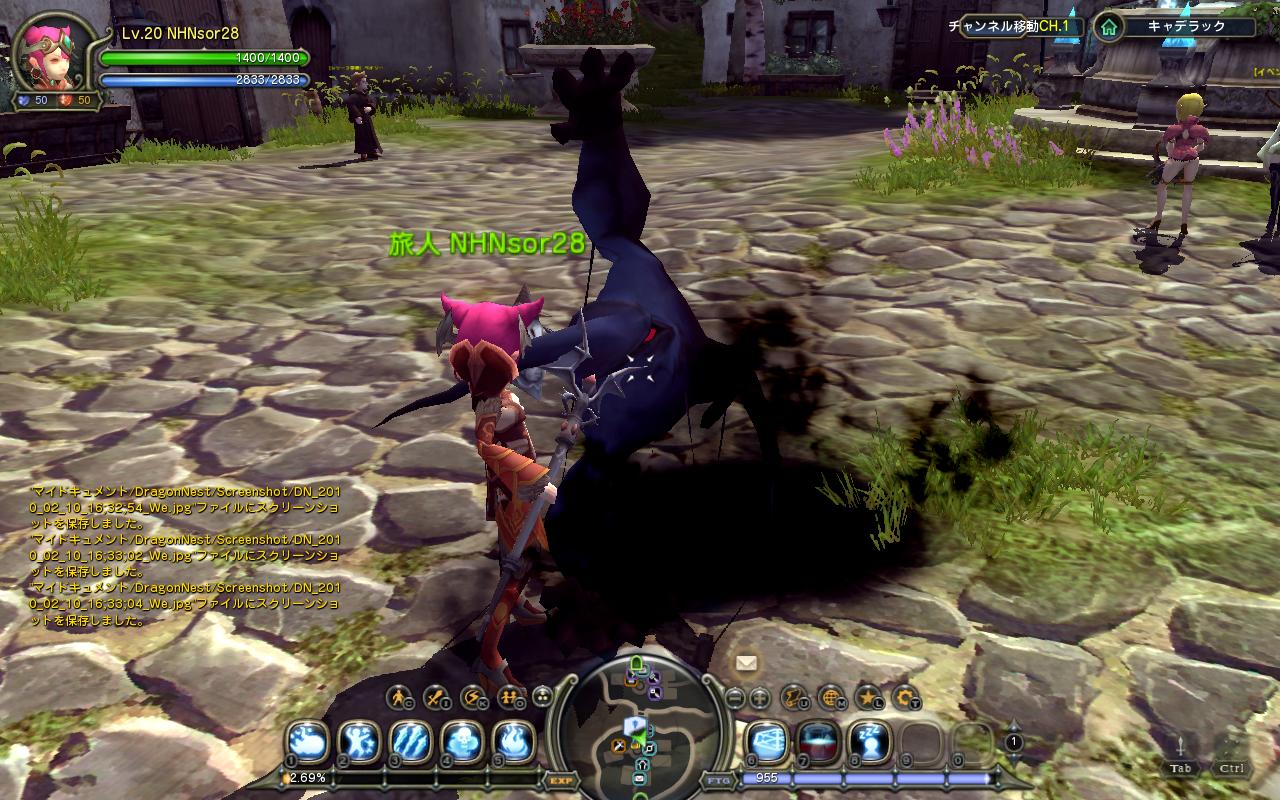Click the green house town icon

point(1107,27)
